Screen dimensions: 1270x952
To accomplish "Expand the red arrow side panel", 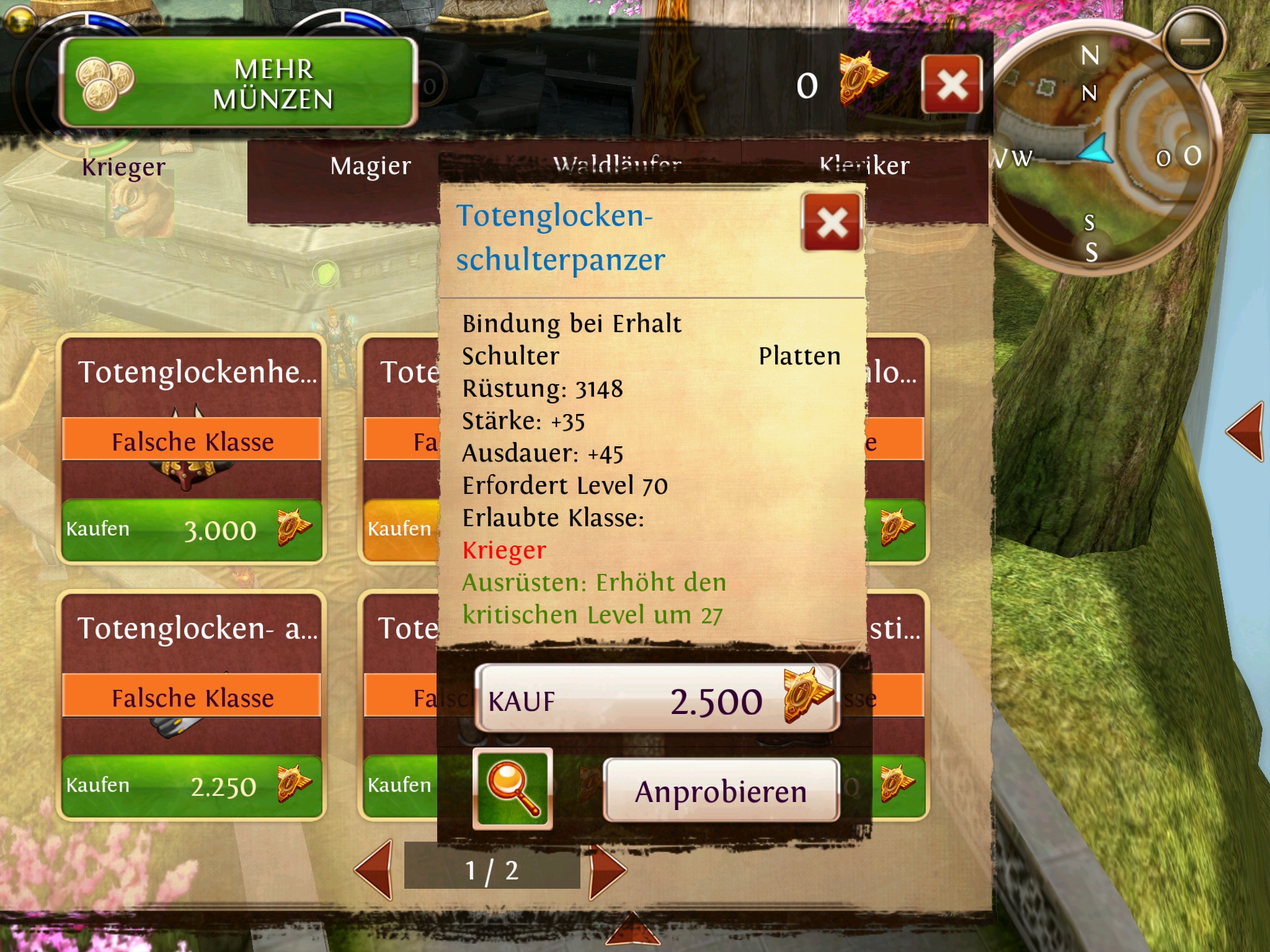I will [1245, 431].
